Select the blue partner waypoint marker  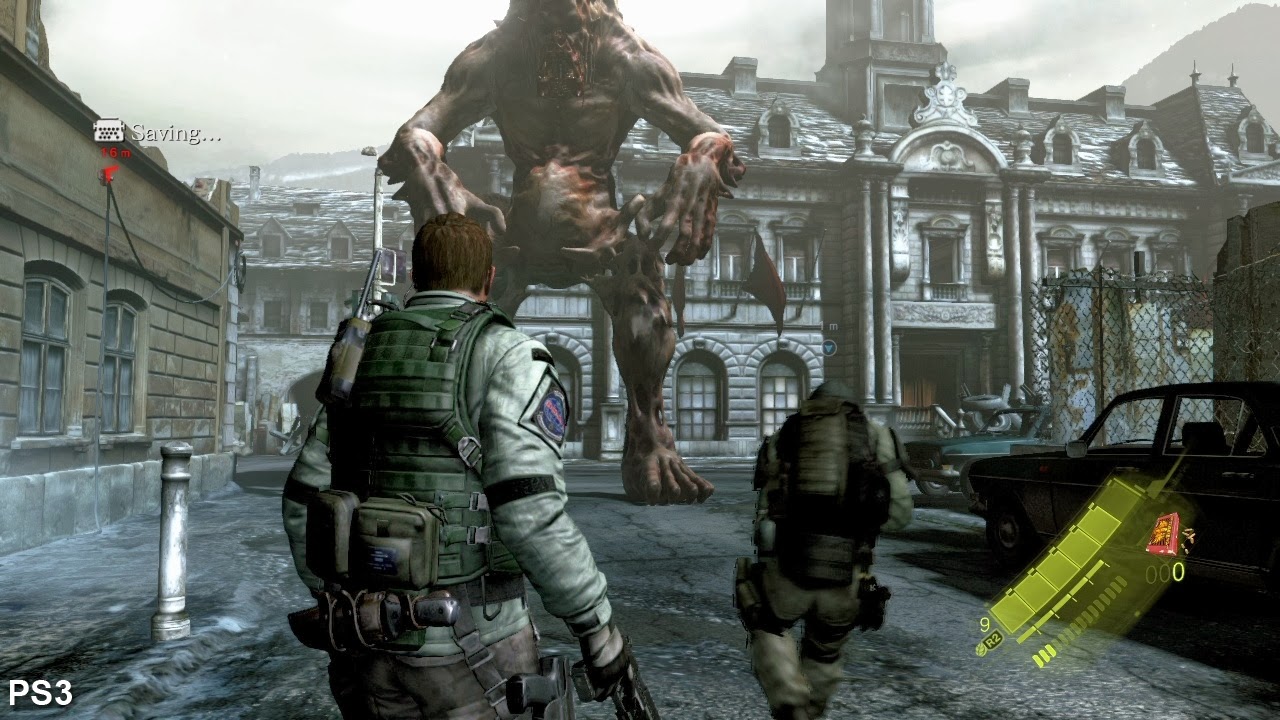829,347
